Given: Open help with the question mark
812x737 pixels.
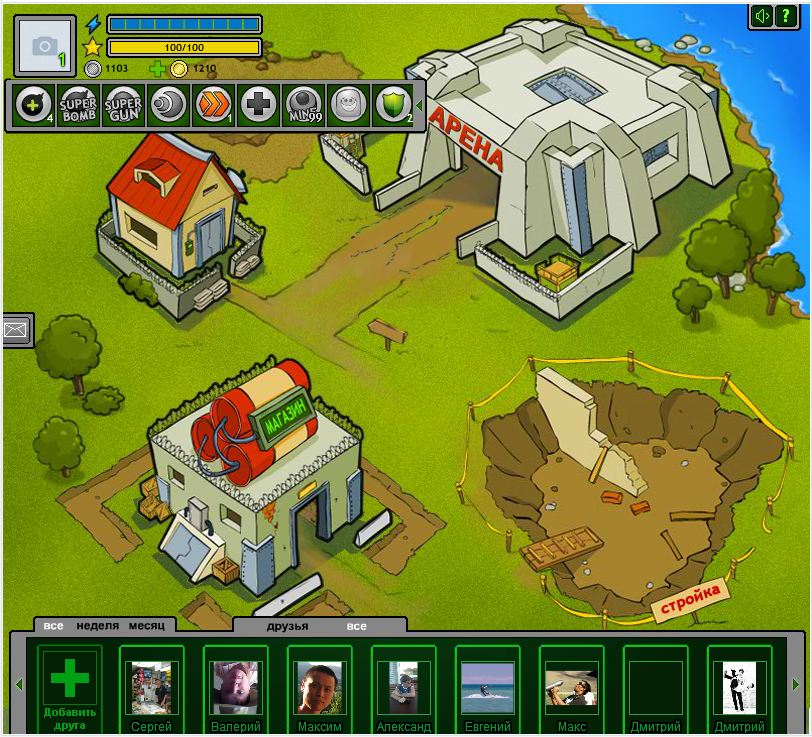Looking at the screenshot, I should 787,16.
